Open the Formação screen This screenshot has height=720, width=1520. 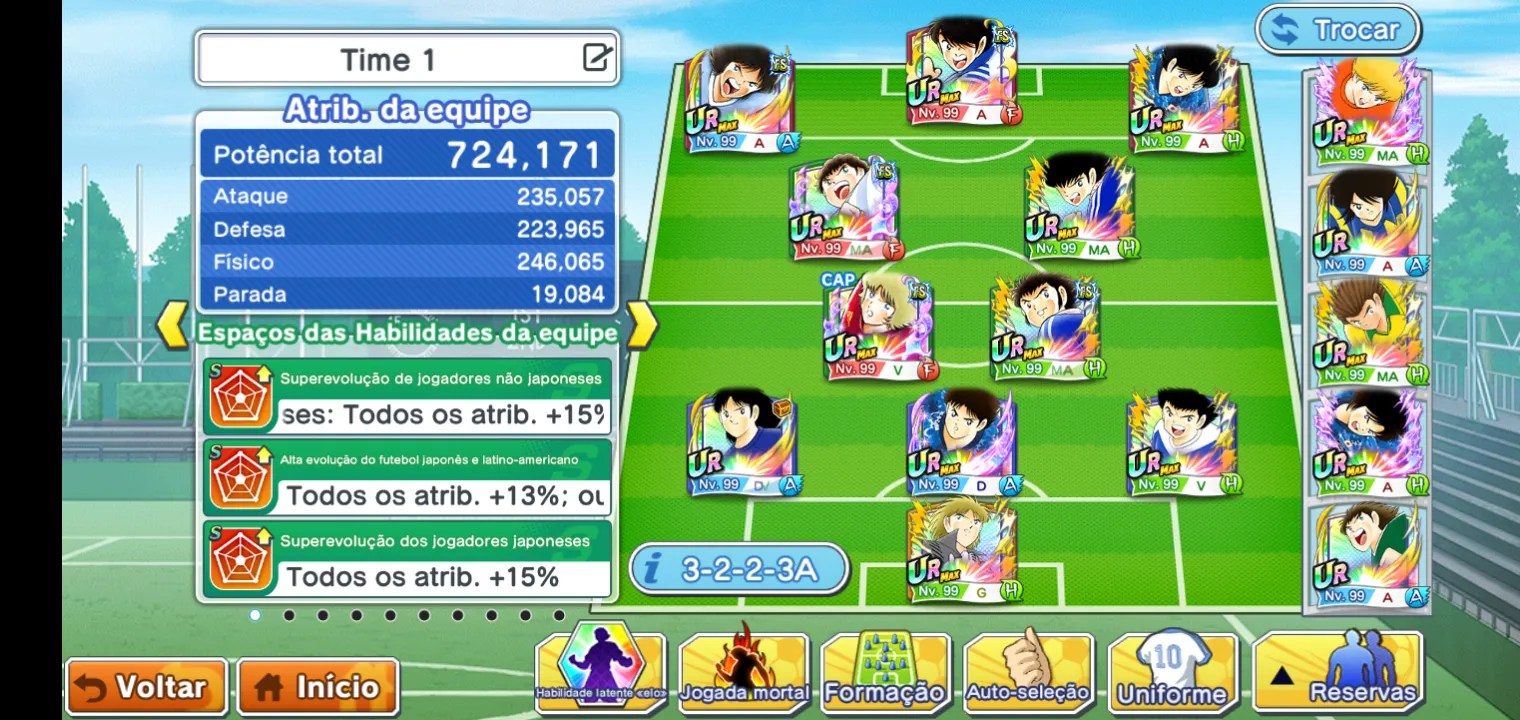click(885, 672)
